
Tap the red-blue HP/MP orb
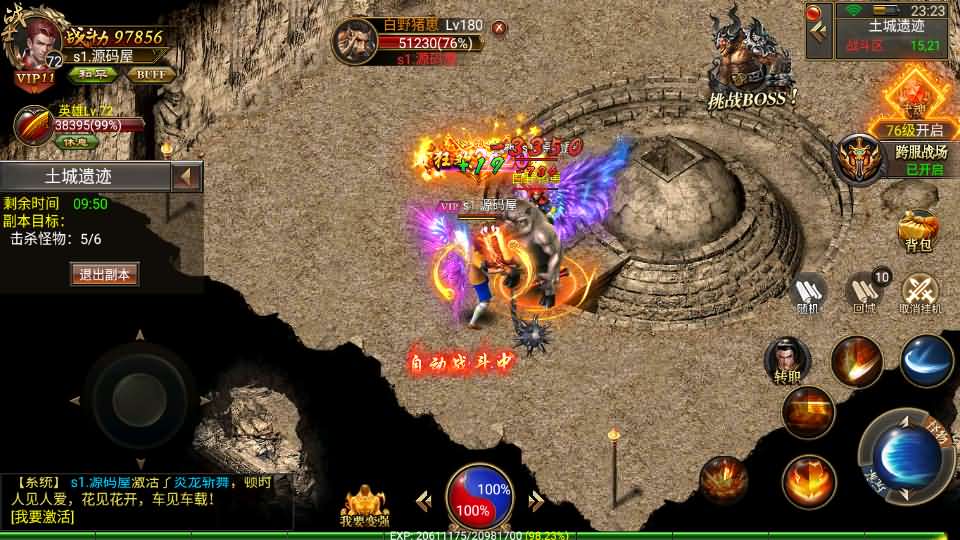480,497
